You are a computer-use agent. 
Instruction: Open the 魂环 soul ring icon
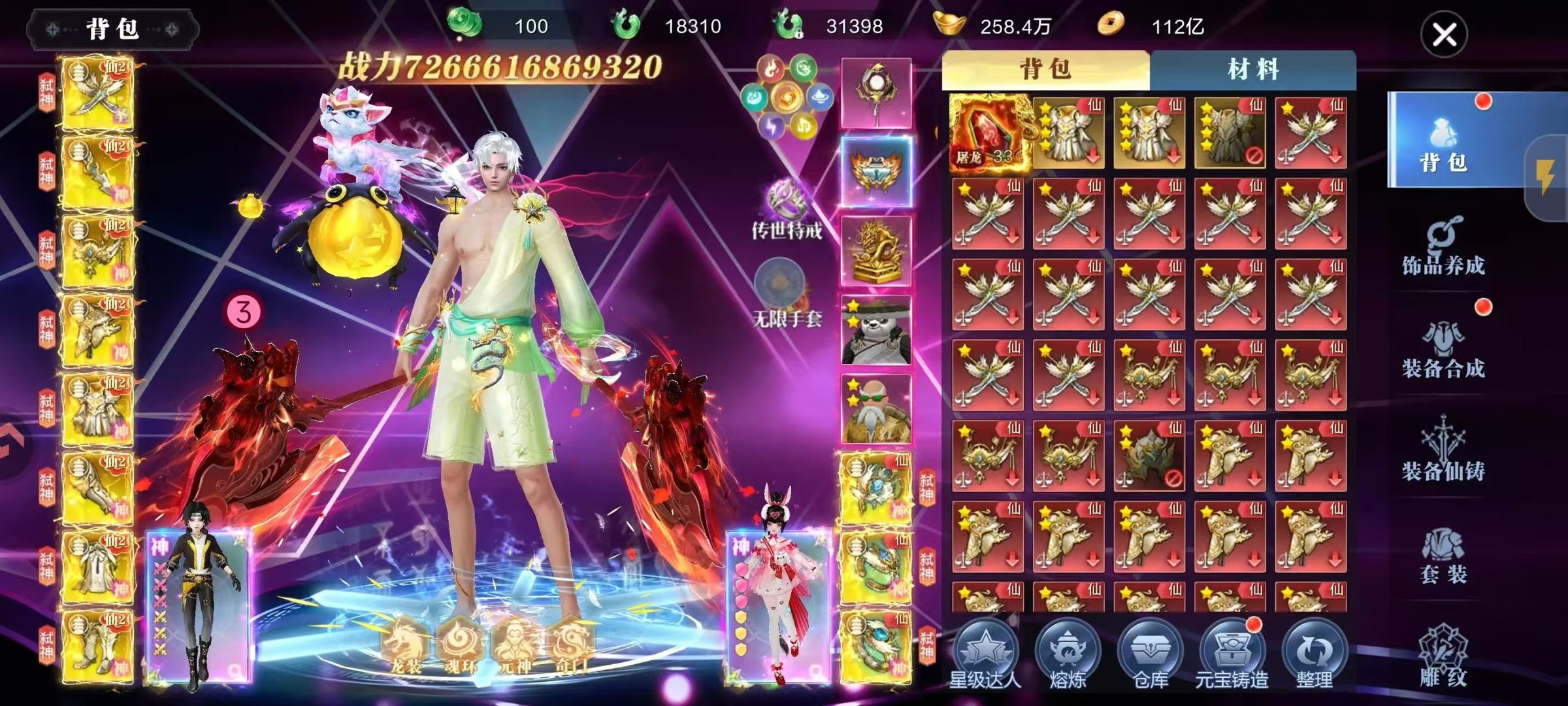[x=460, y=645]
